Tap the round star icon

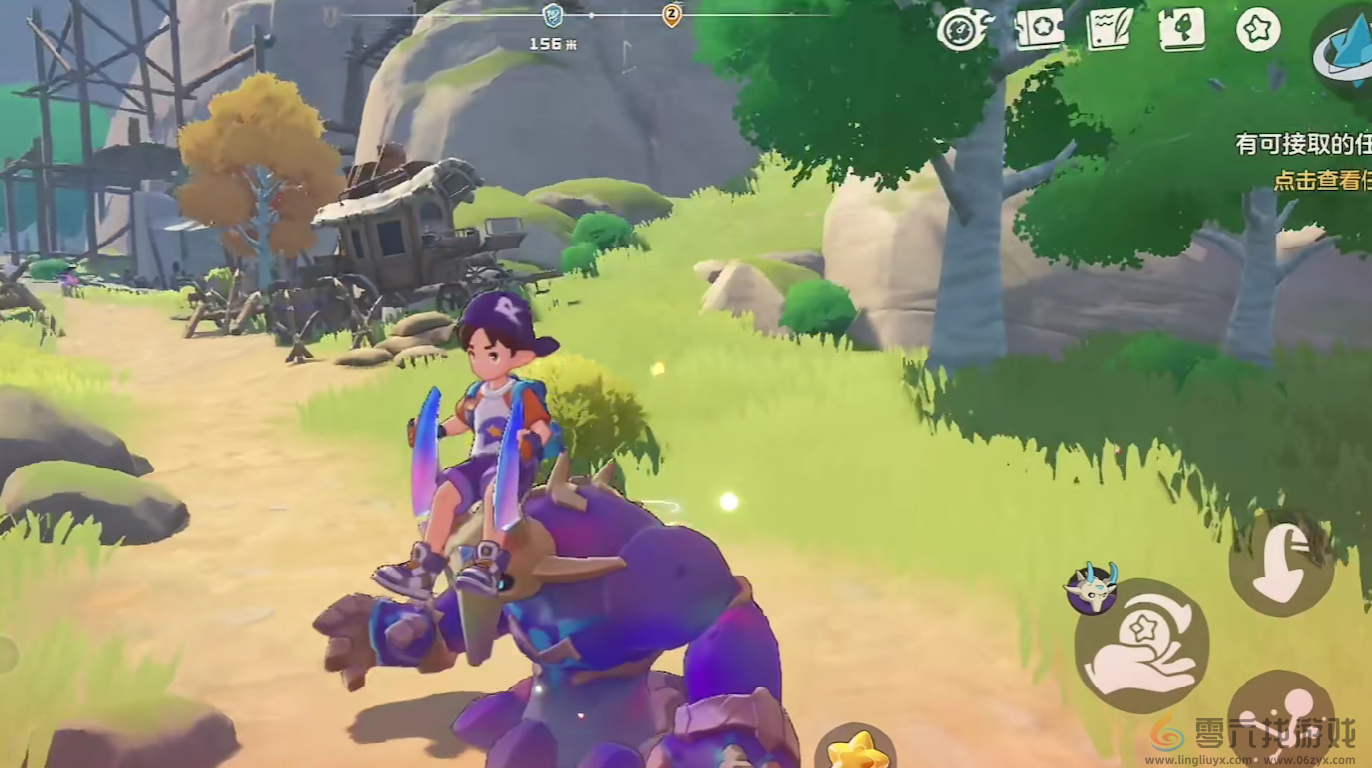pos(1258,29)
